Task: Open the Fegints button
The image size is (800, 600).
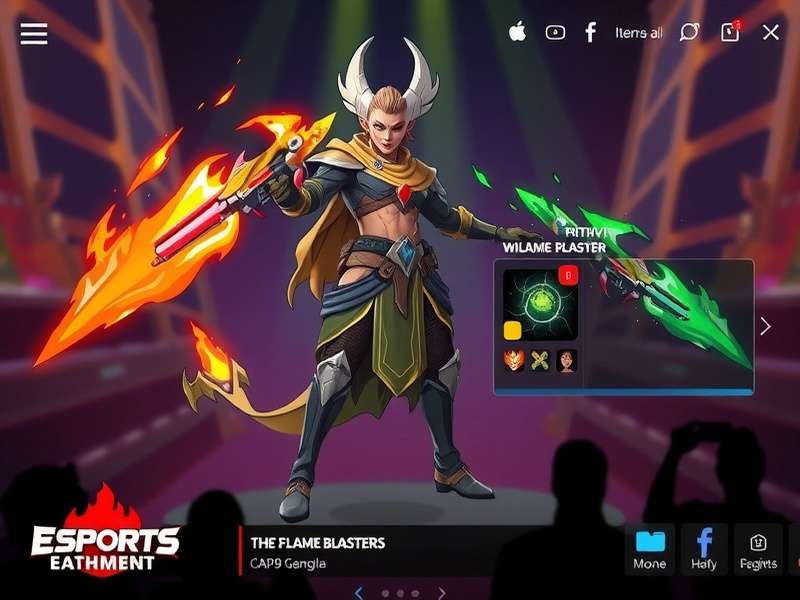Action: pyautogui.click(x=758, y=549)
